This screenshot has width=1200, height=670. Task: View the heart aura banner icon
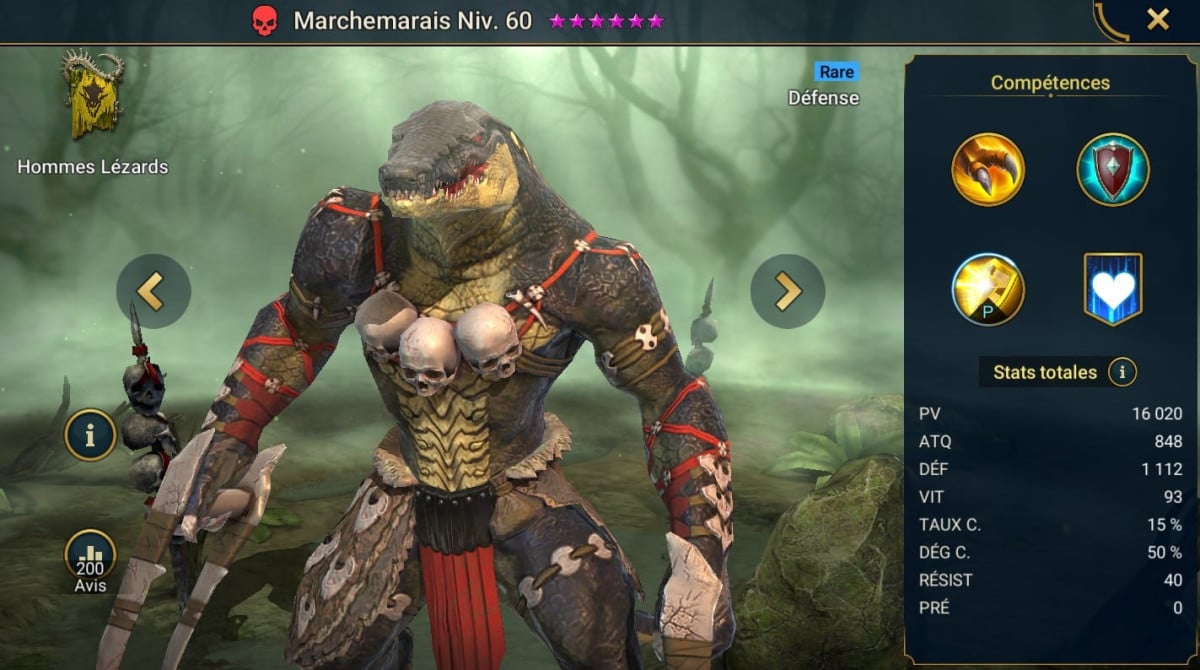[1112, 290]
